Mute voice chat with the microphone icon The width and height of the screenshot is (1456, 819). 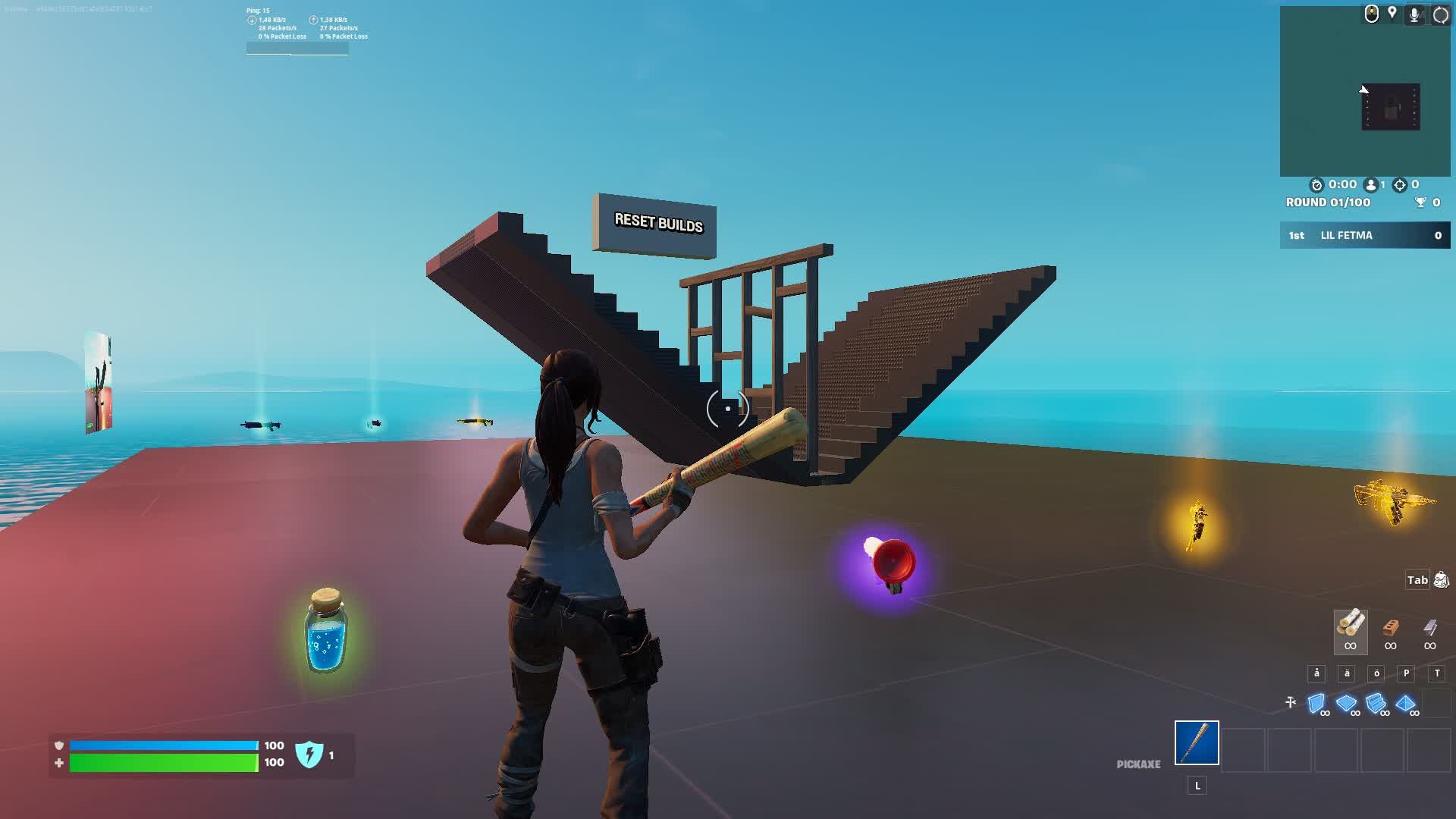(1414, 14)
